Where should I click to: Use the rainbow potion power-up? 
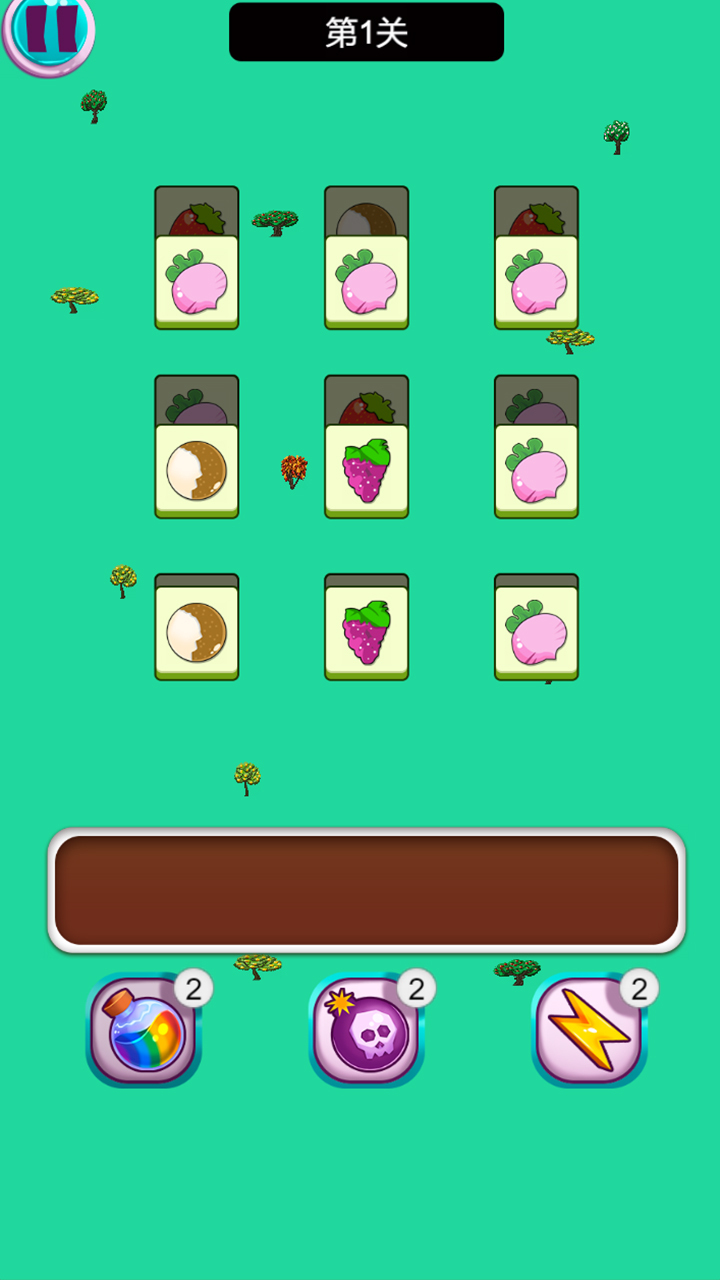tap(144, 1030)
